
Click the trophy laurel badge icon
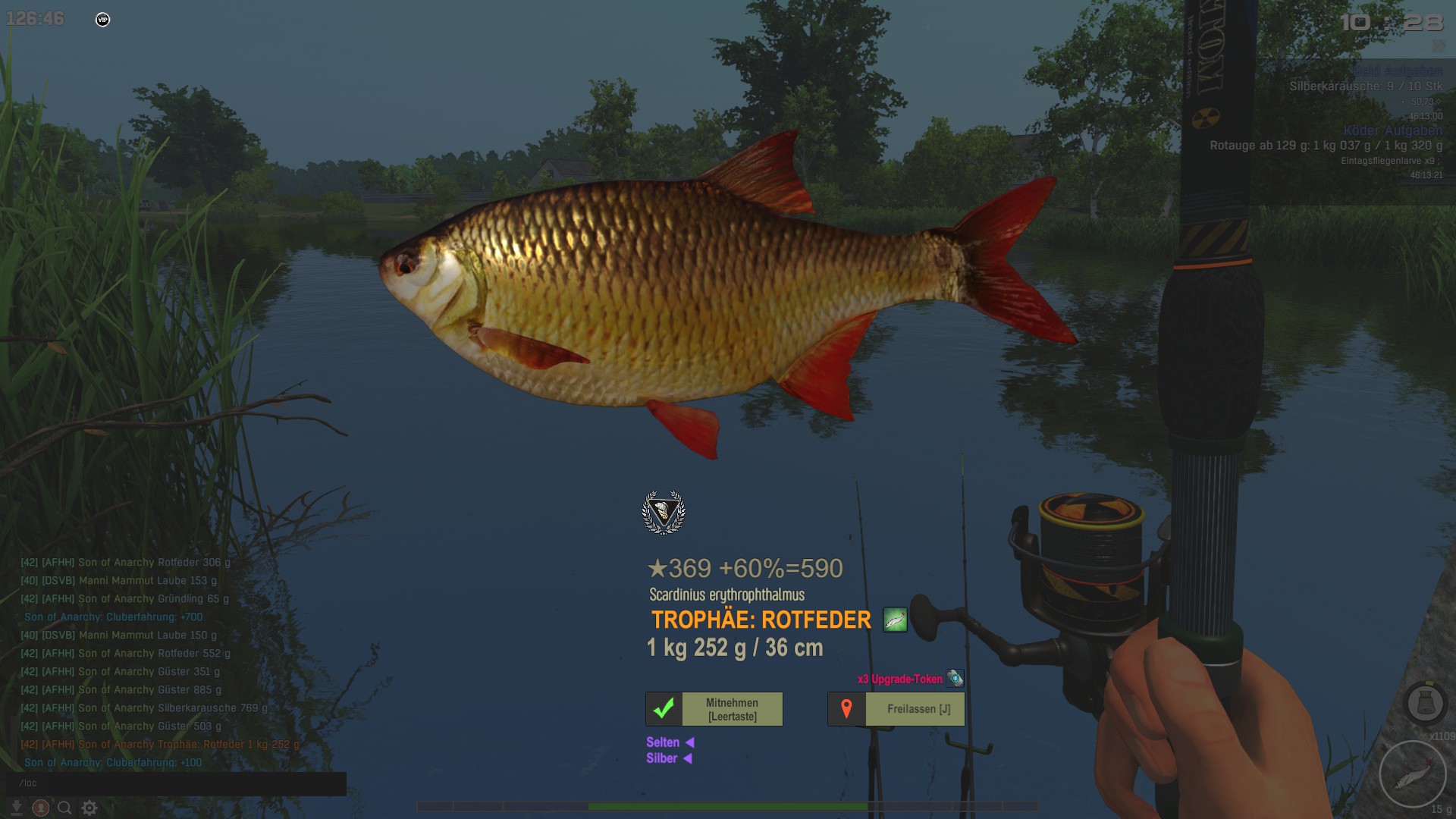click(664, 513)
